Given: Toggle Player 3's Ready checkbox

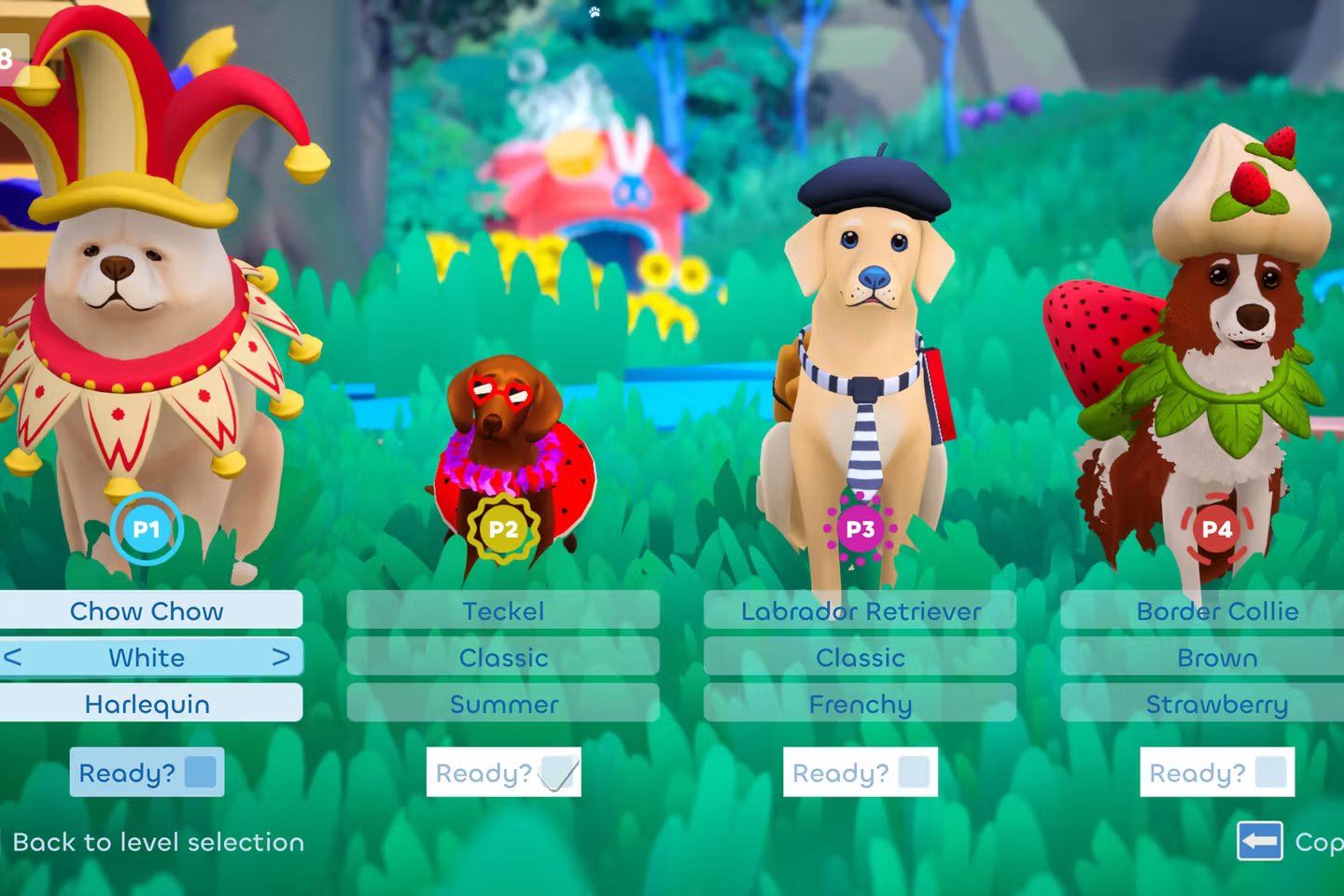Looking at the screenshot, I should pos(914,772).
